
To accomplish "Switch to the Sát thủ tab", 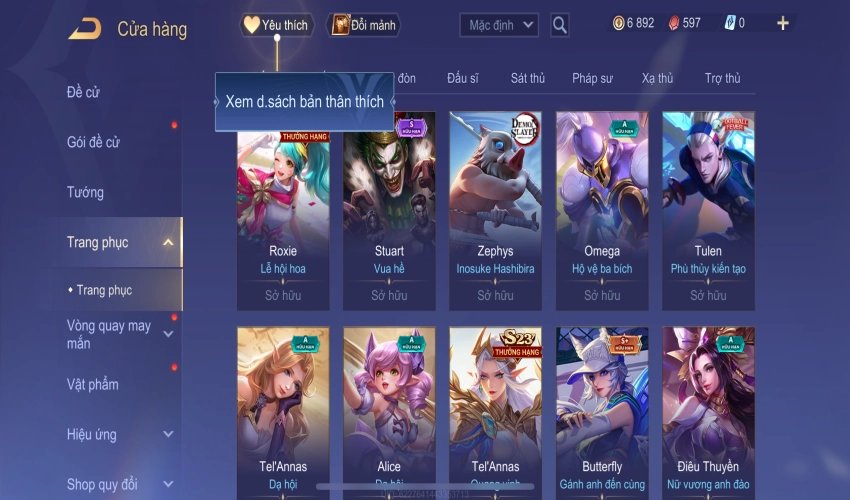I will [527, 78].
